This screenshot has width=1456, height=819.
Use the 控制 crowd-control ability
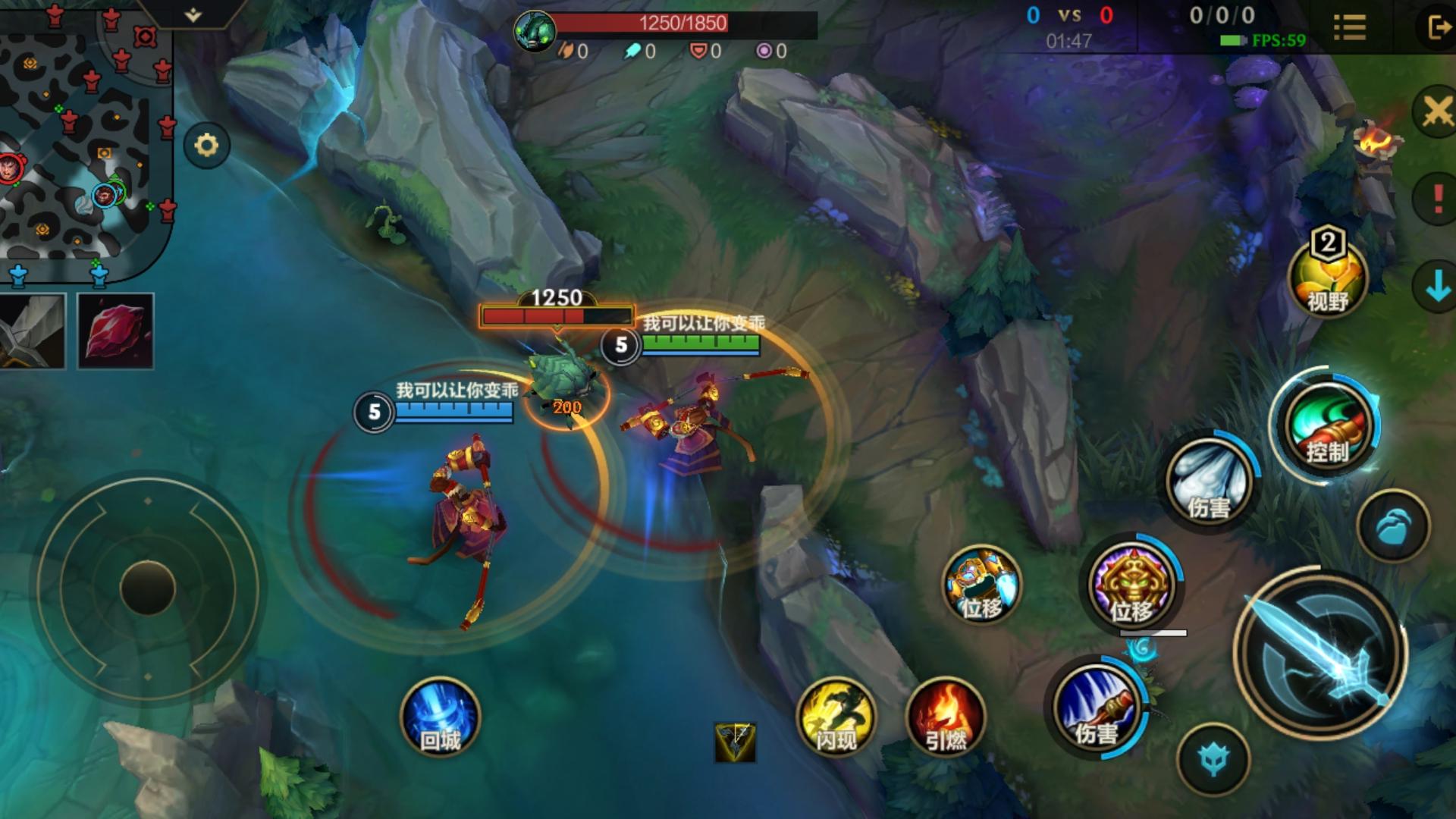coord(1326,425)
